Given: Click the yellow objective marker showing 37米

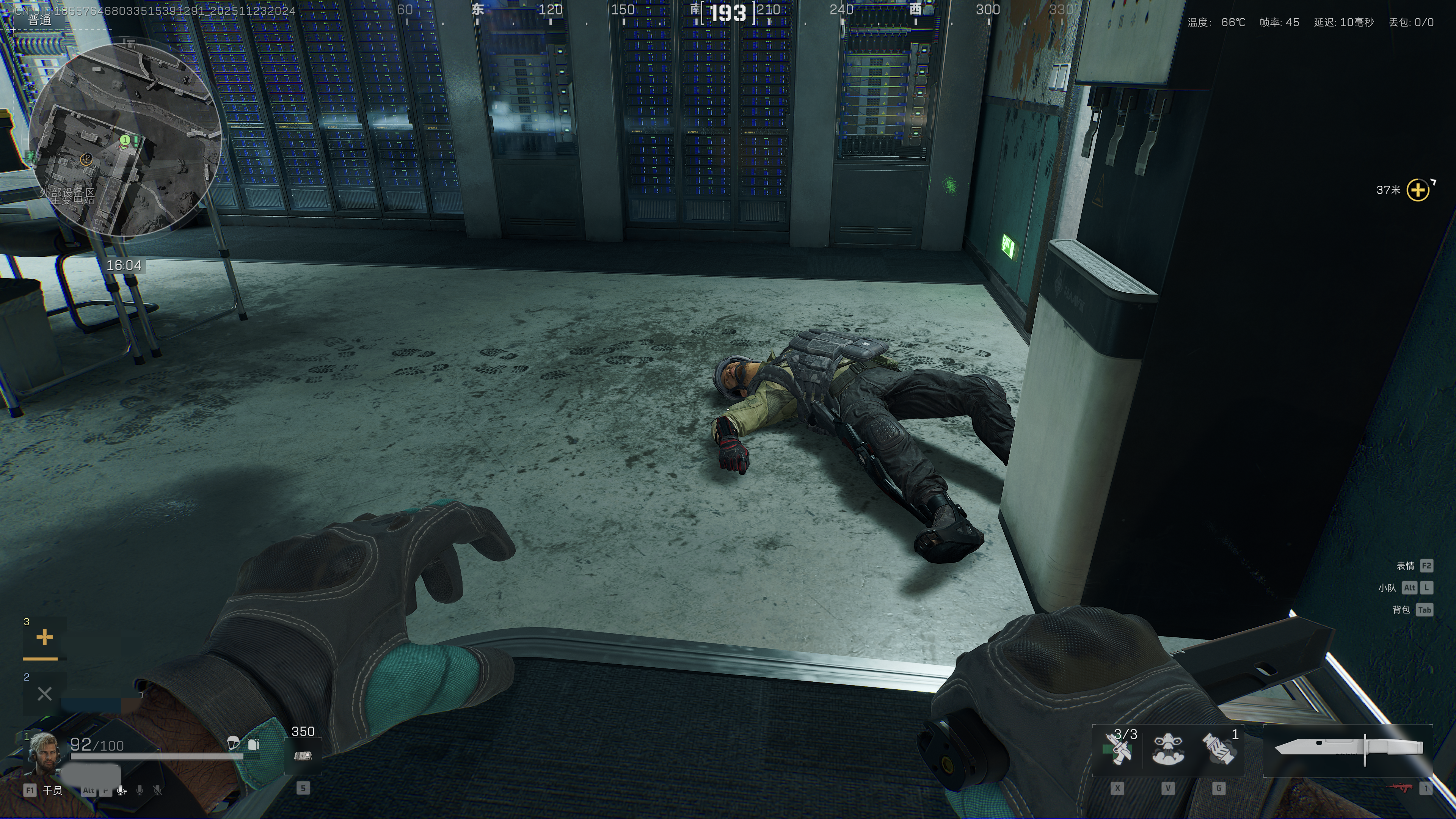Looking at the screenshot, I should point(1418,190).
